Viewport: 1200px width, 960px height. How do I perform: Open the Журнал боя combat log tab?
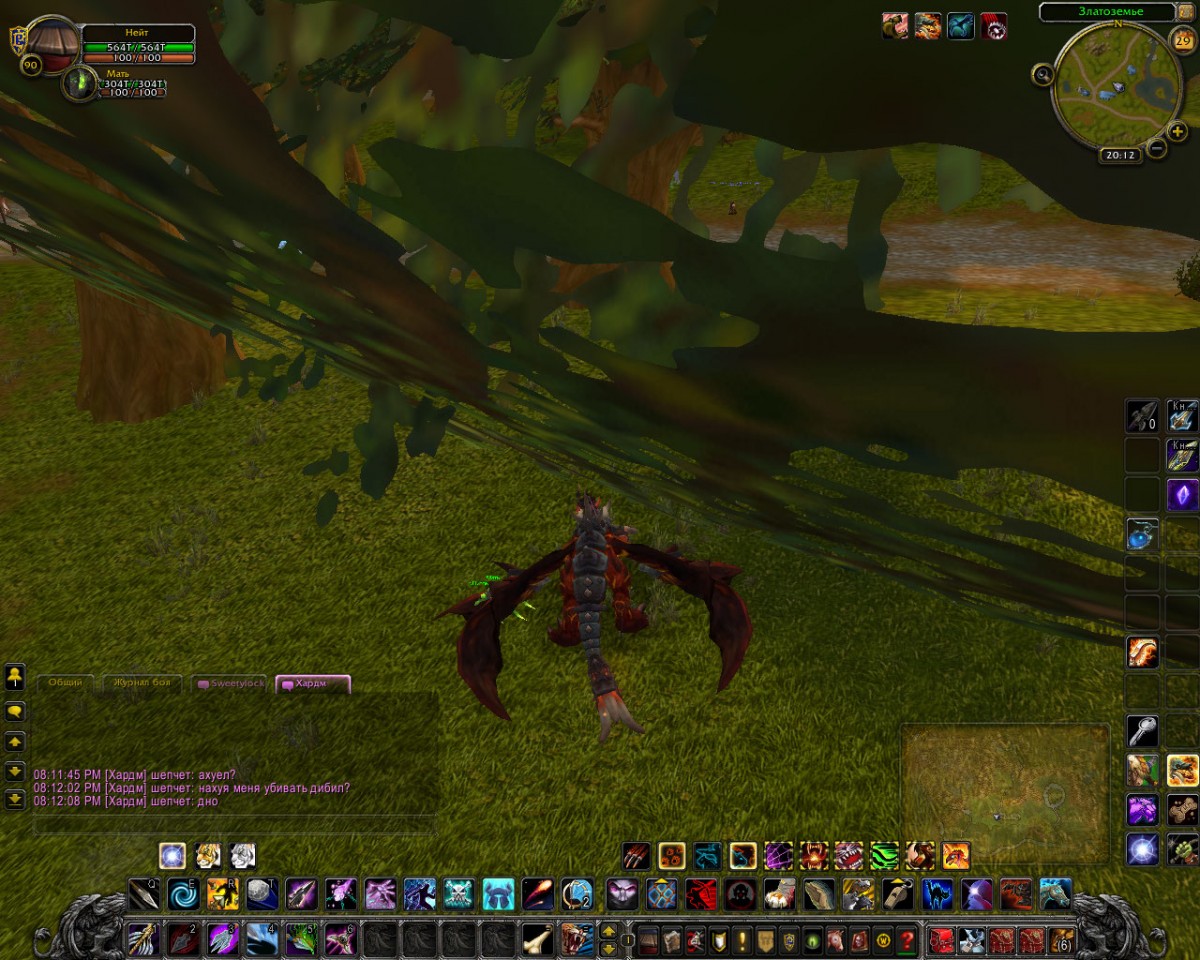[x=142, y=683]
